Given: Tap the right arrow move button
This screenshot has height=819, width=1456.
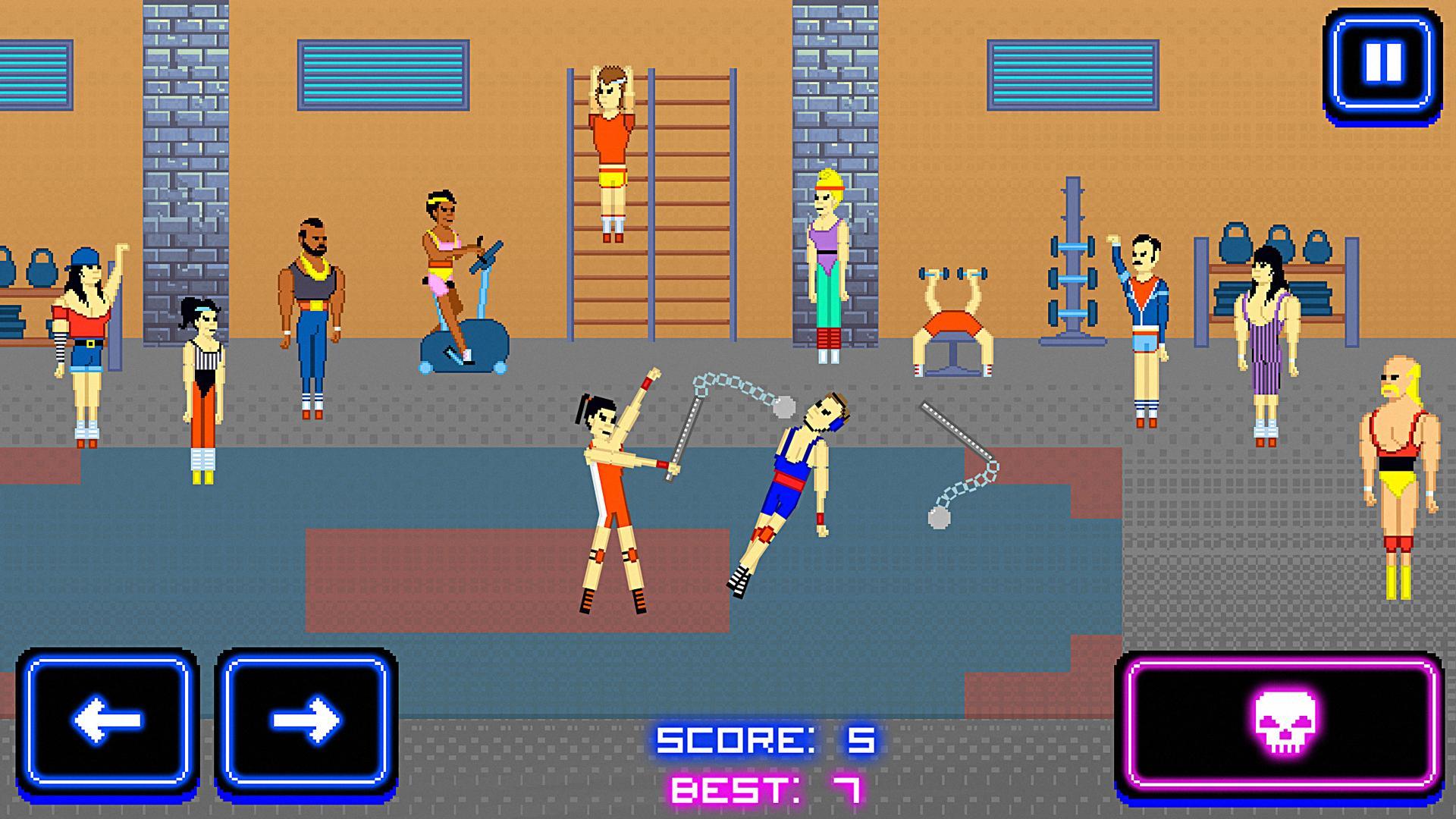Looking at the screenshot, I should tap(306, 719).
